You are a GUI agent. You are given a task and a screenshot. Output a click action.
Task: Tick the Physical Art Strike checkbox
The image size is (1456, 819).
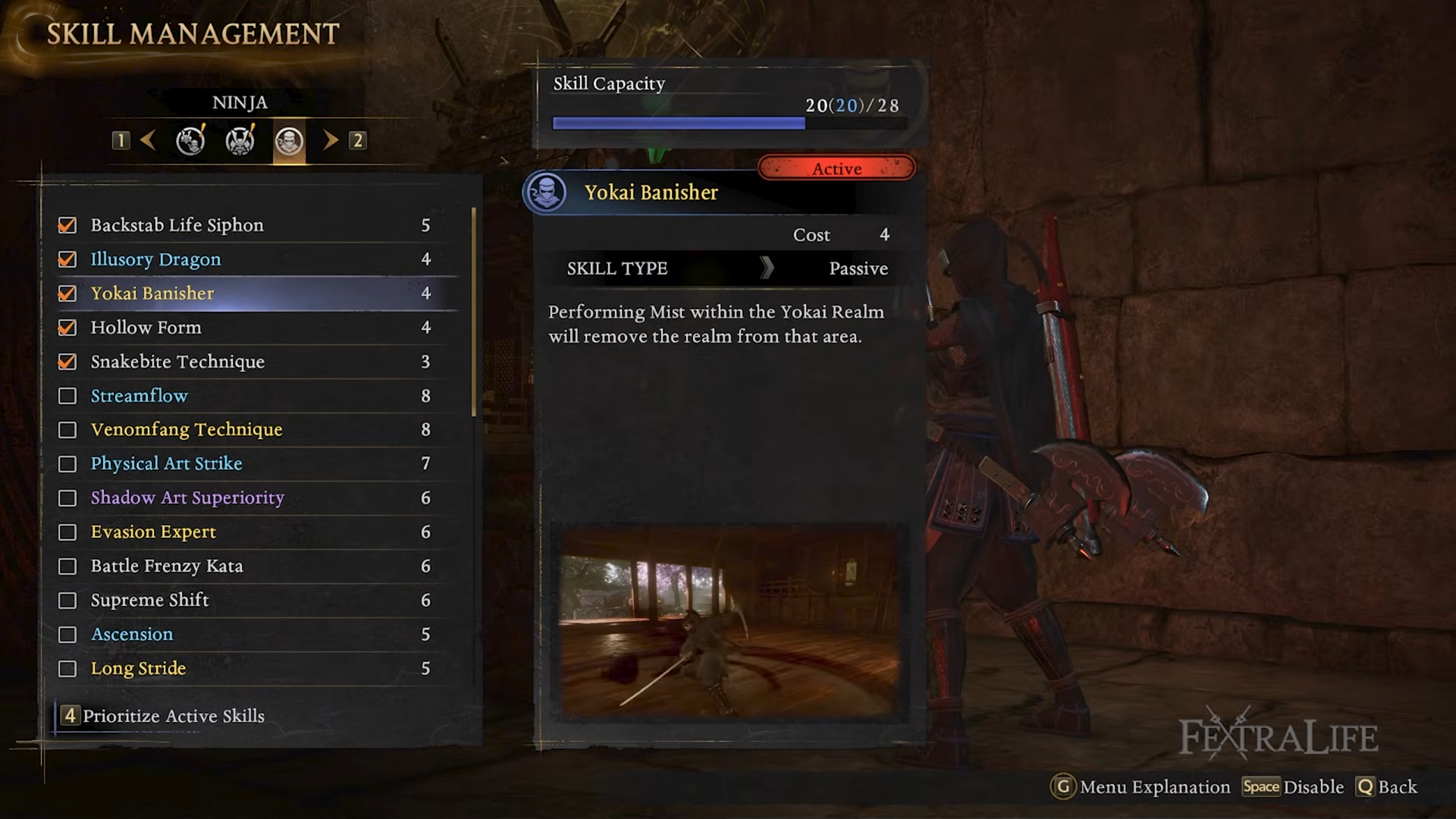(67, 464)
